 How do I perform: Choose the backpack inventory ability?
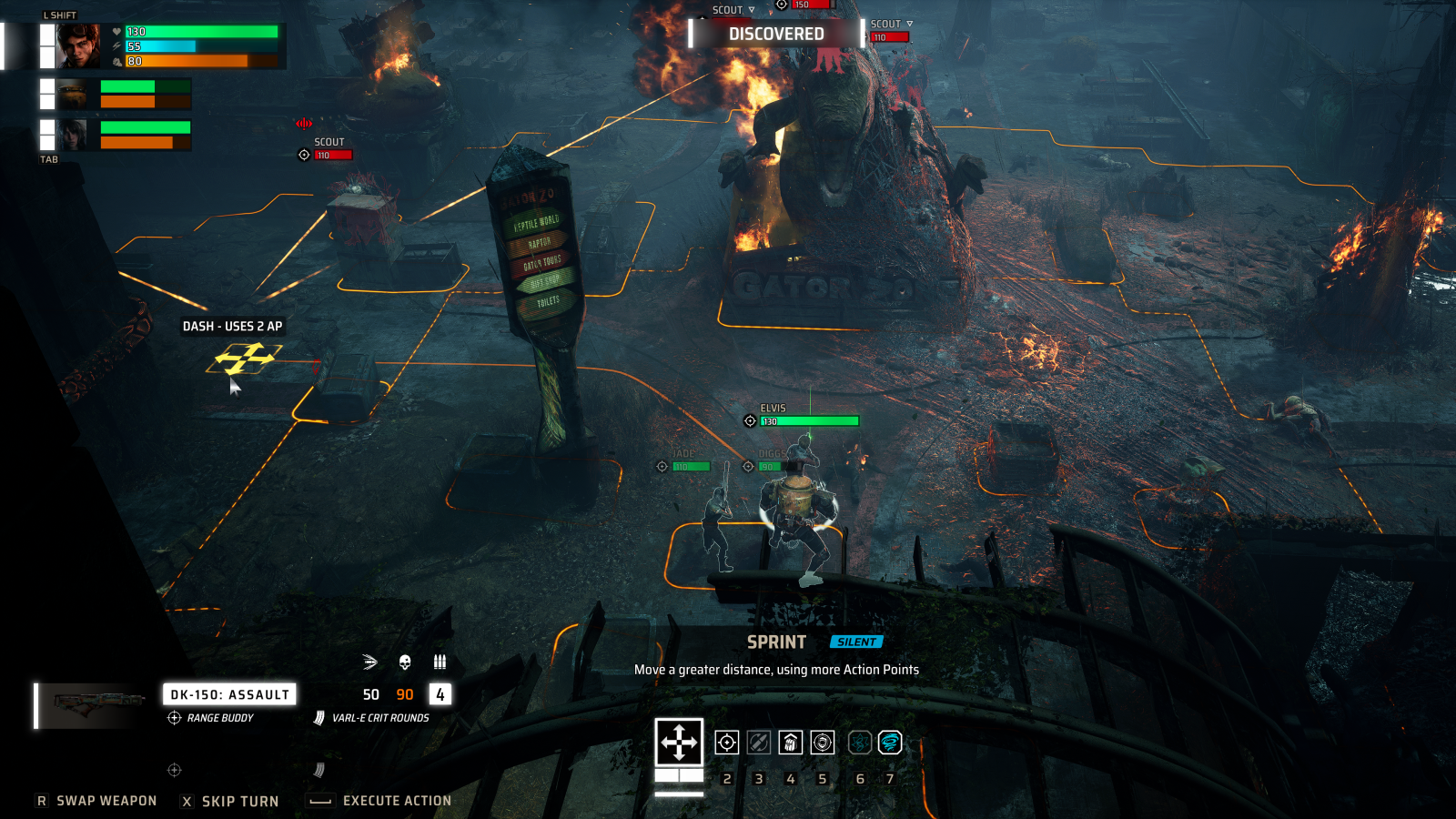click(790, 743)
